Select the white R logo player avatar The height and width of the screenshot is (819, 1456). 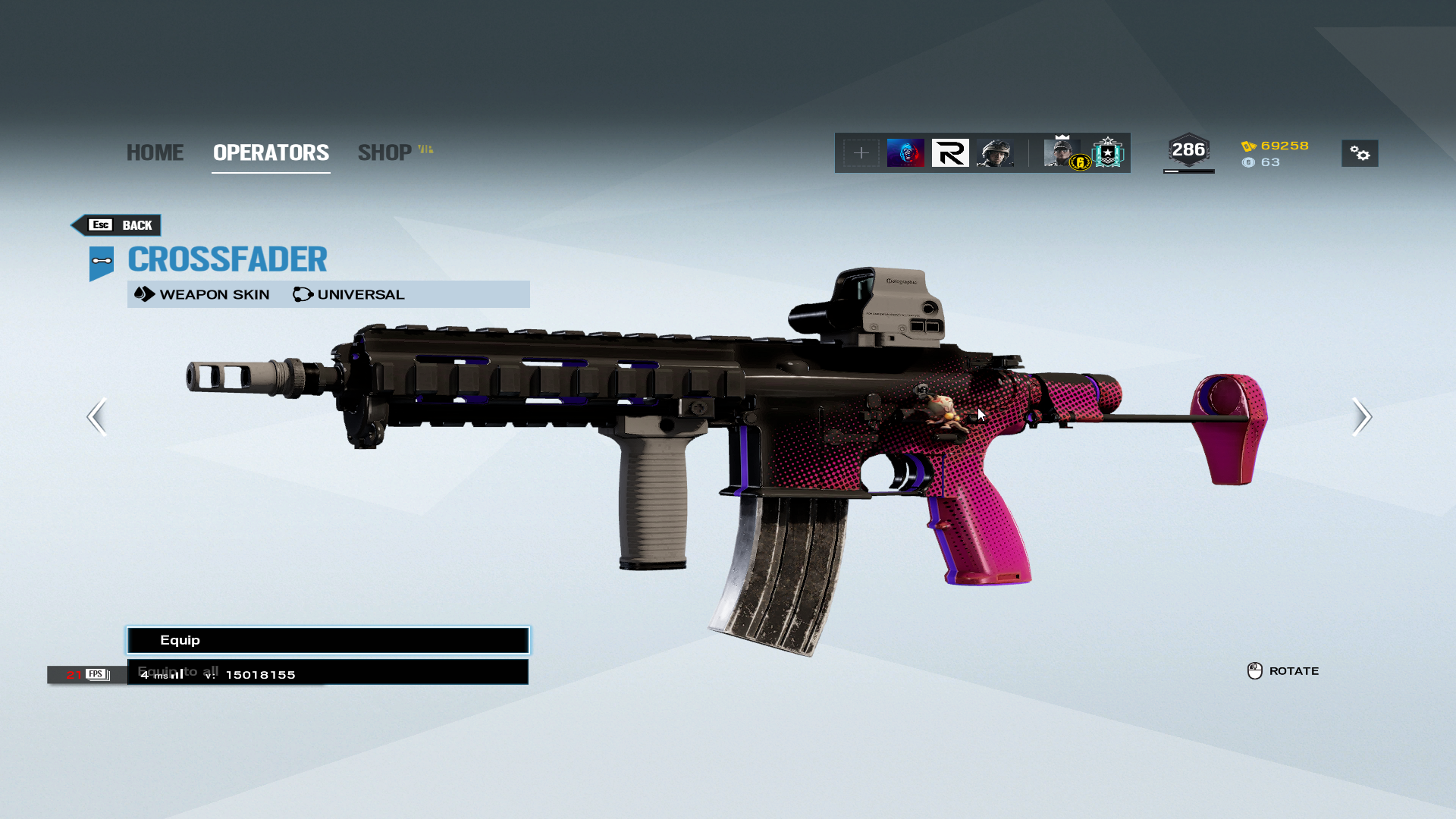click(x=950, y=153)
